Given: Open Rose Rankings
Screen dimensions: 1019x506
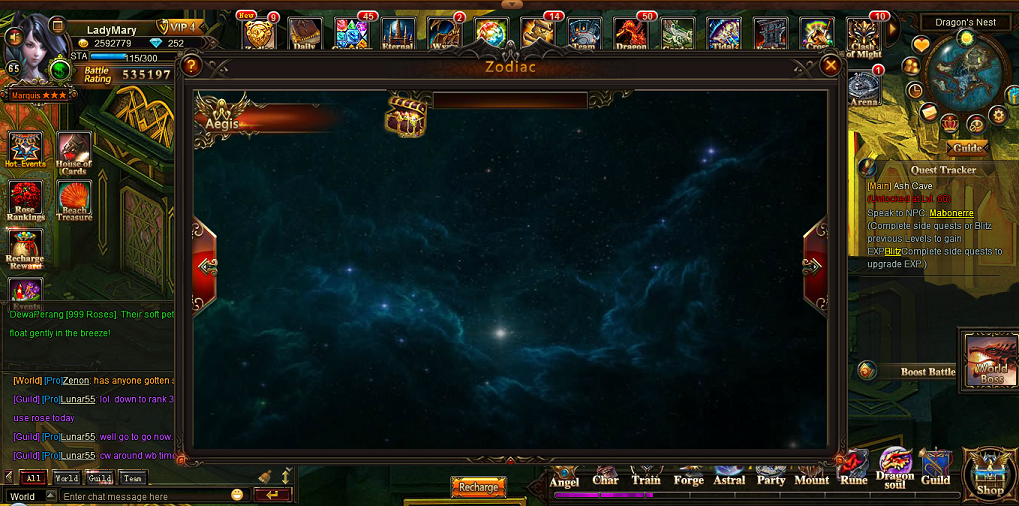Looking at the screenshot, I should coord(26,201).
